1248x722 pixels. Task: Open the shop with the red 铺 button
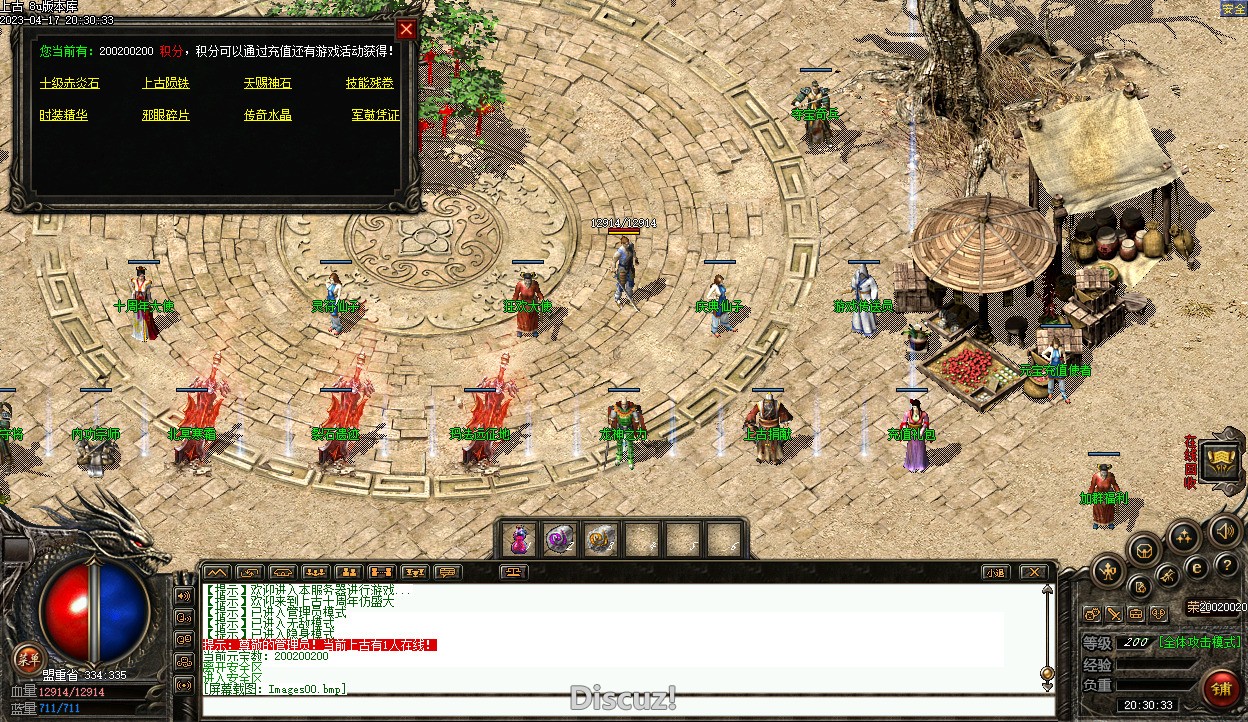tap(1222, 689)
